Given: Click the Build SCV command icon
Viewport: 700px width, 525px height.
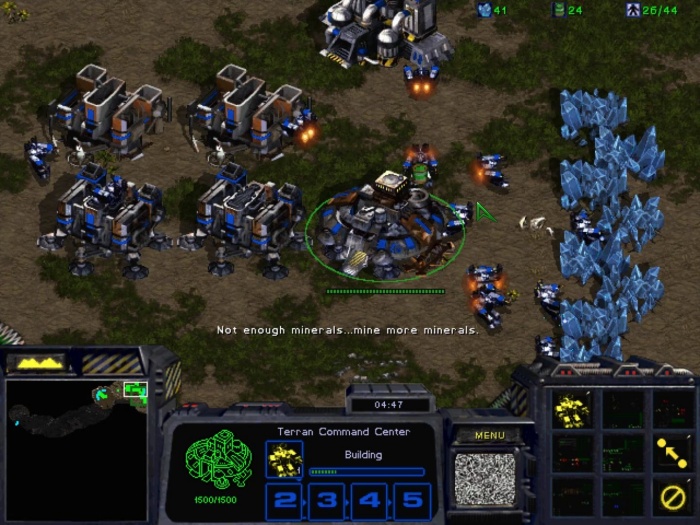Looking at the screenshot, I should point(572,408).
